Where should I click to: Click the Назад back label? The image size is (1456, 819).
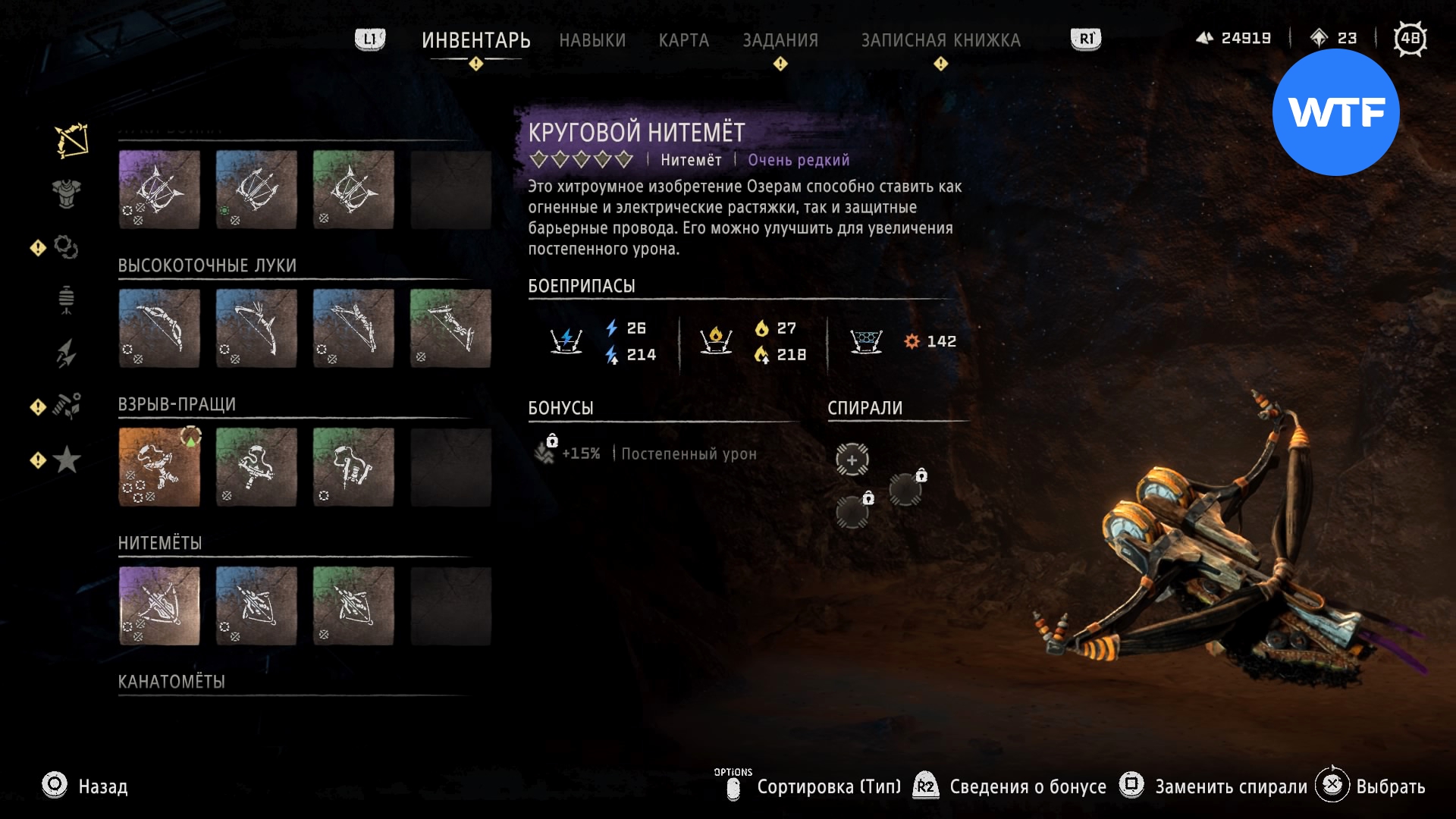(103, 786)
